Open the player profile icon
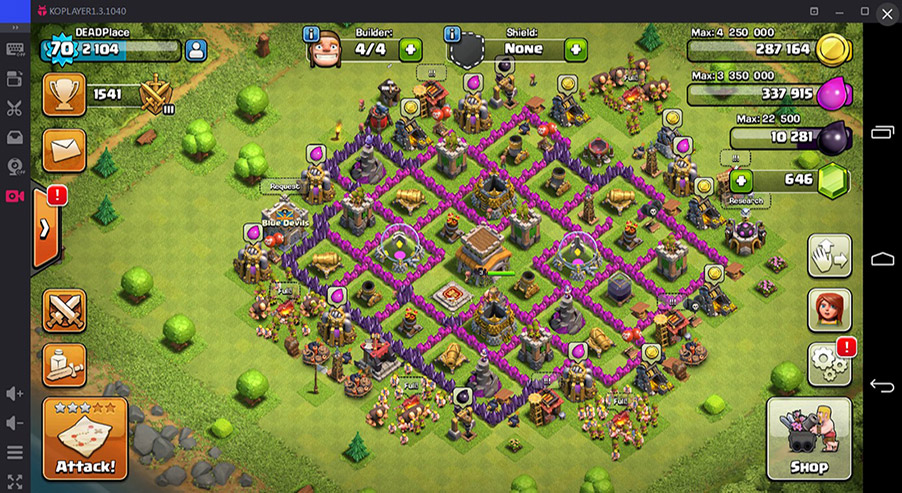 [195, 49]
